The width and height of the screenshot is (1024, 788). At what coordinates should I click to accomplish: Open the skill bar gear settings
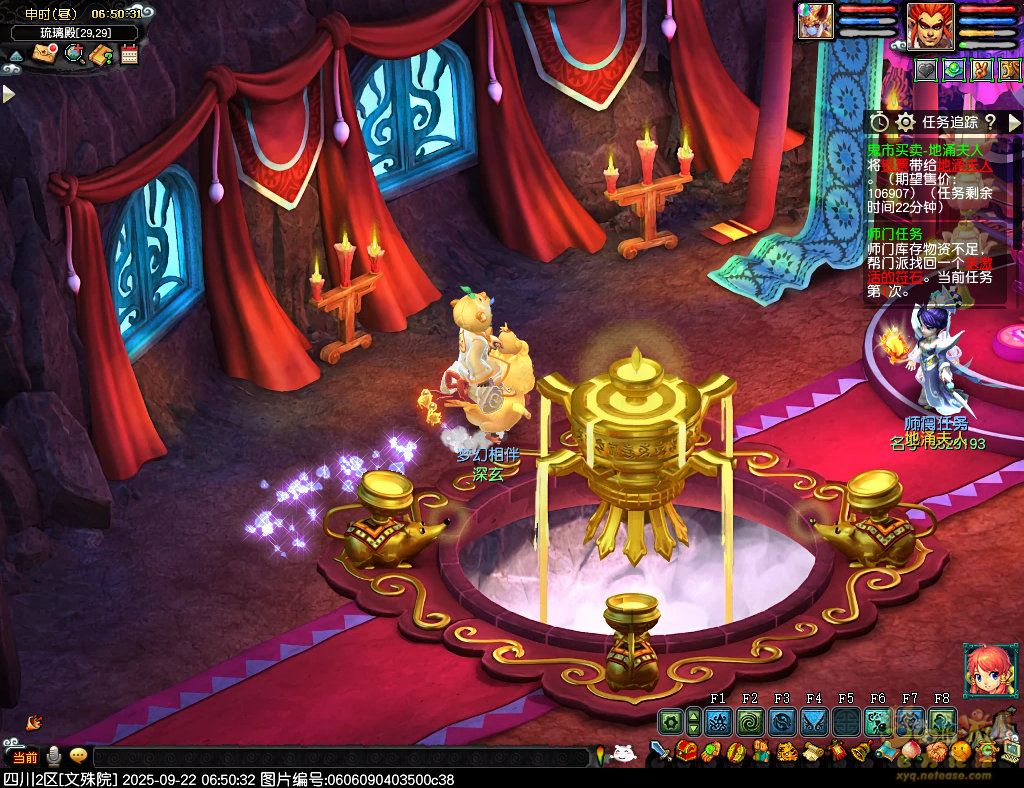[x=670, y=722]
